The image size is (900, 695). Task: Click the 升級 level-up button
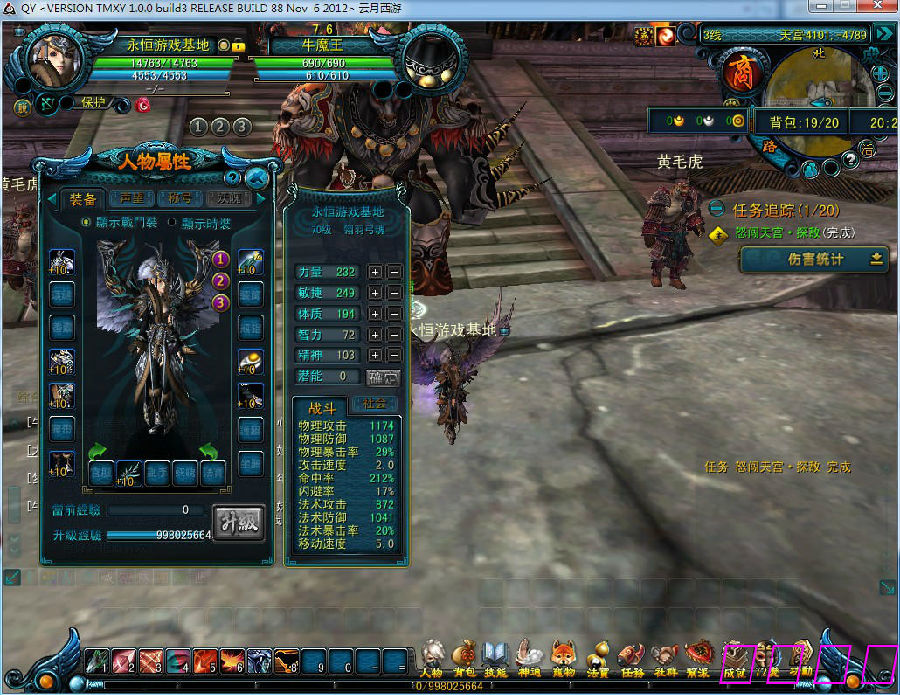coord(240,523)
